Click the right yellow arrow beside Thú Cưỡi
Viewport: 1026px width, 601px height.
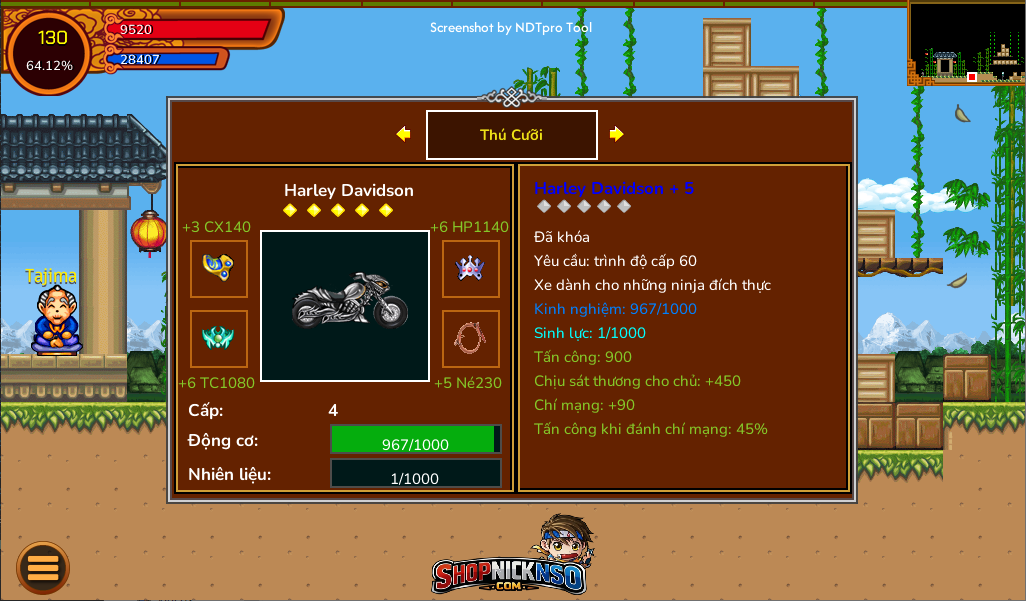pyautogui.click(x=616, y=134)
